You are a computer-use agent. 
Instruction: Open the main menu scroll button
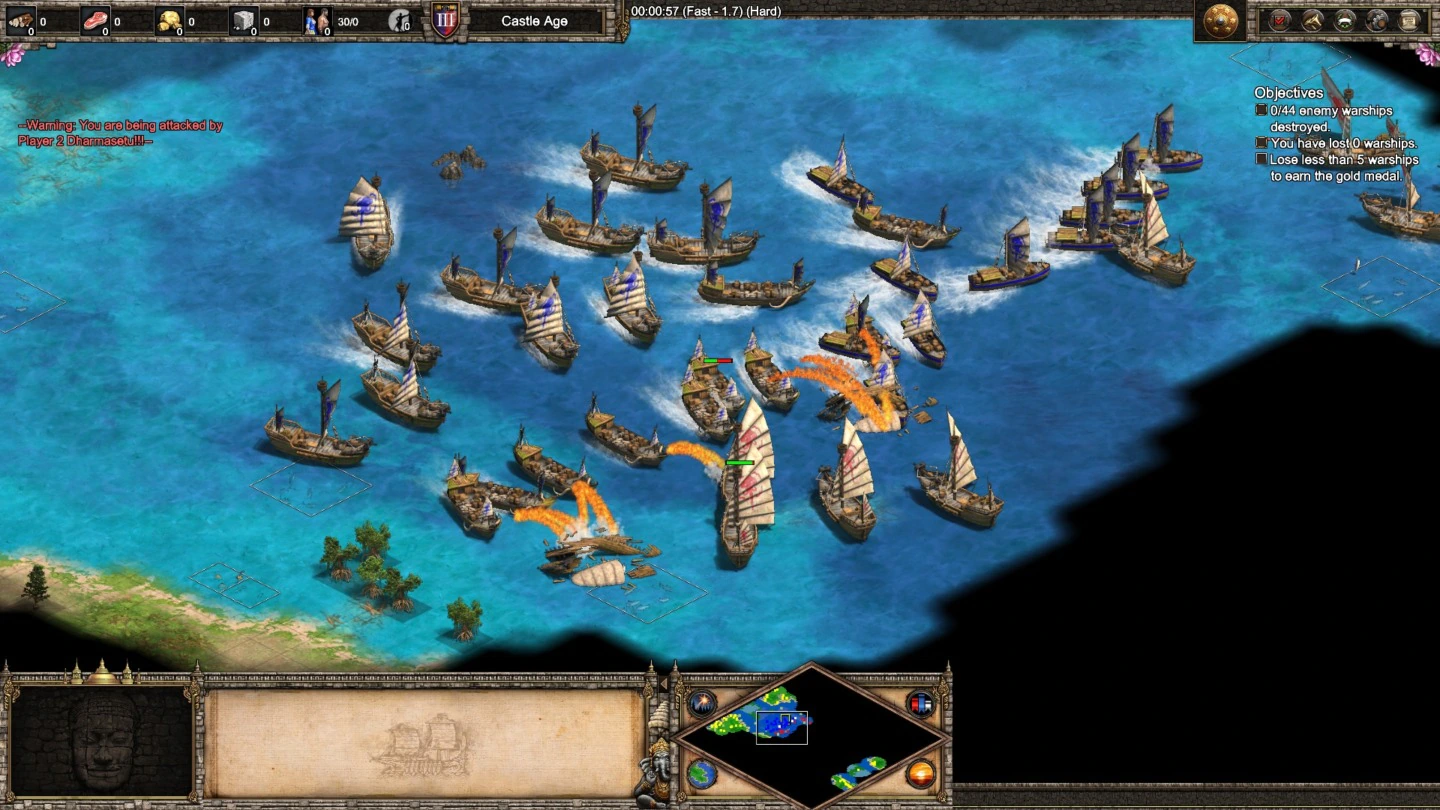(1410, 20)
